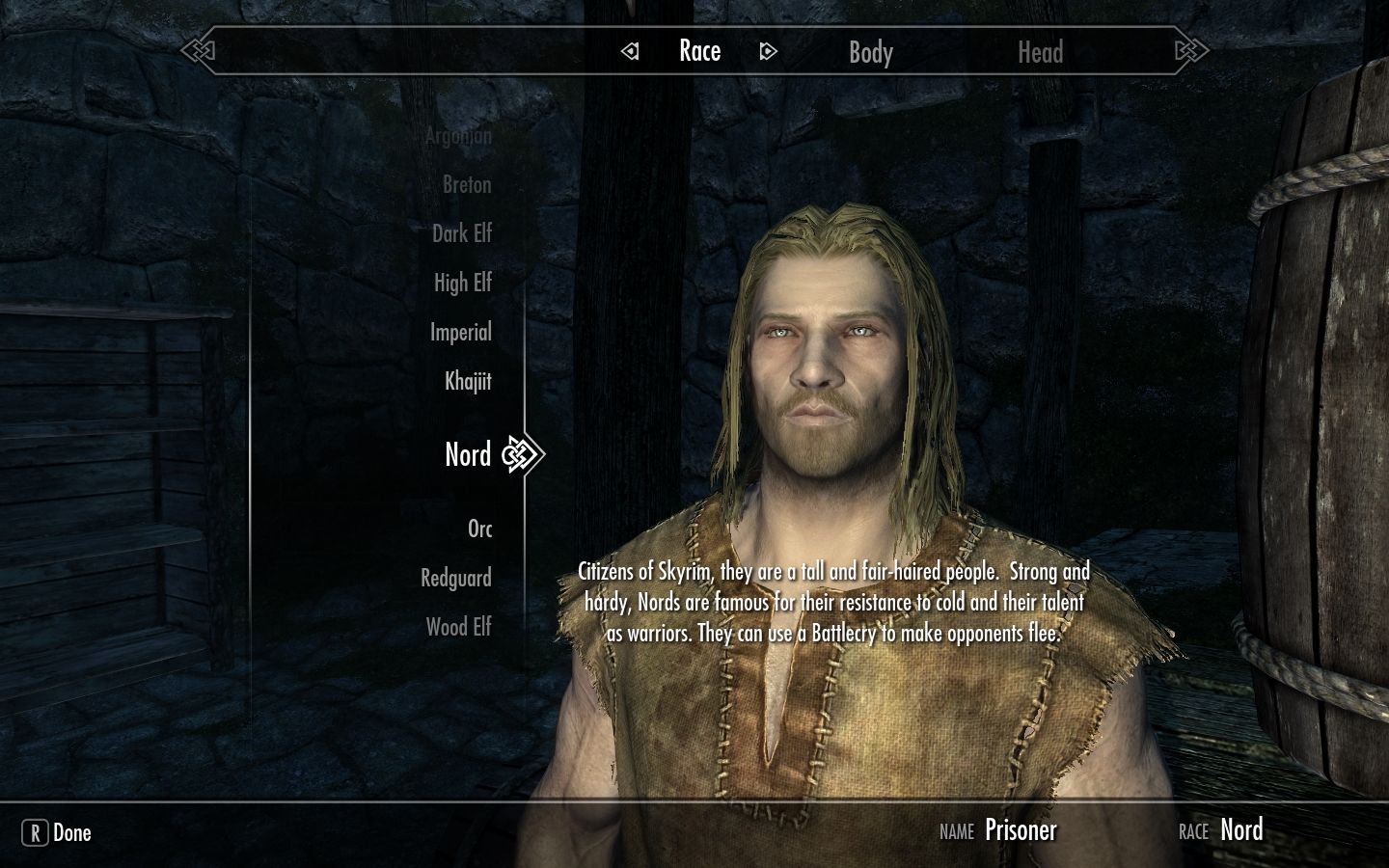Click the left arrow beside the Race tab
The width and height of the screenshot is (1389, 868).
(632, 51)
